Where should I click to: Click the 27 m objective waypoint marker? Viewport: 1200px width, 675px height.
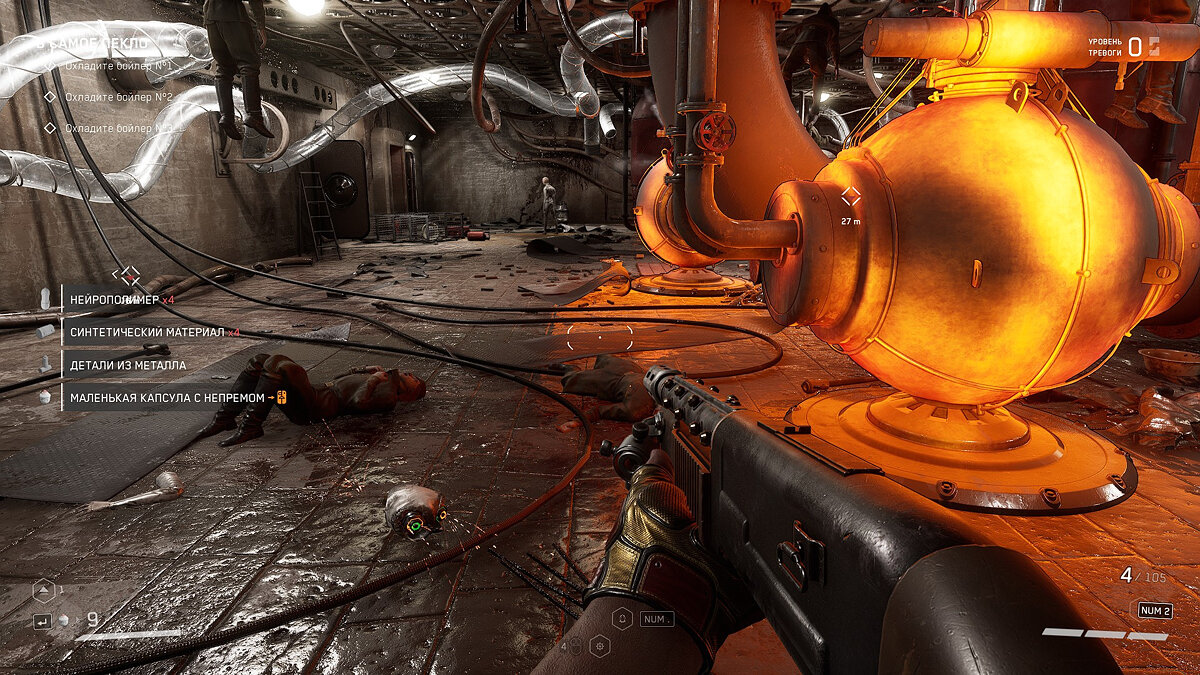pyautogui.click(x=850, y=197)
